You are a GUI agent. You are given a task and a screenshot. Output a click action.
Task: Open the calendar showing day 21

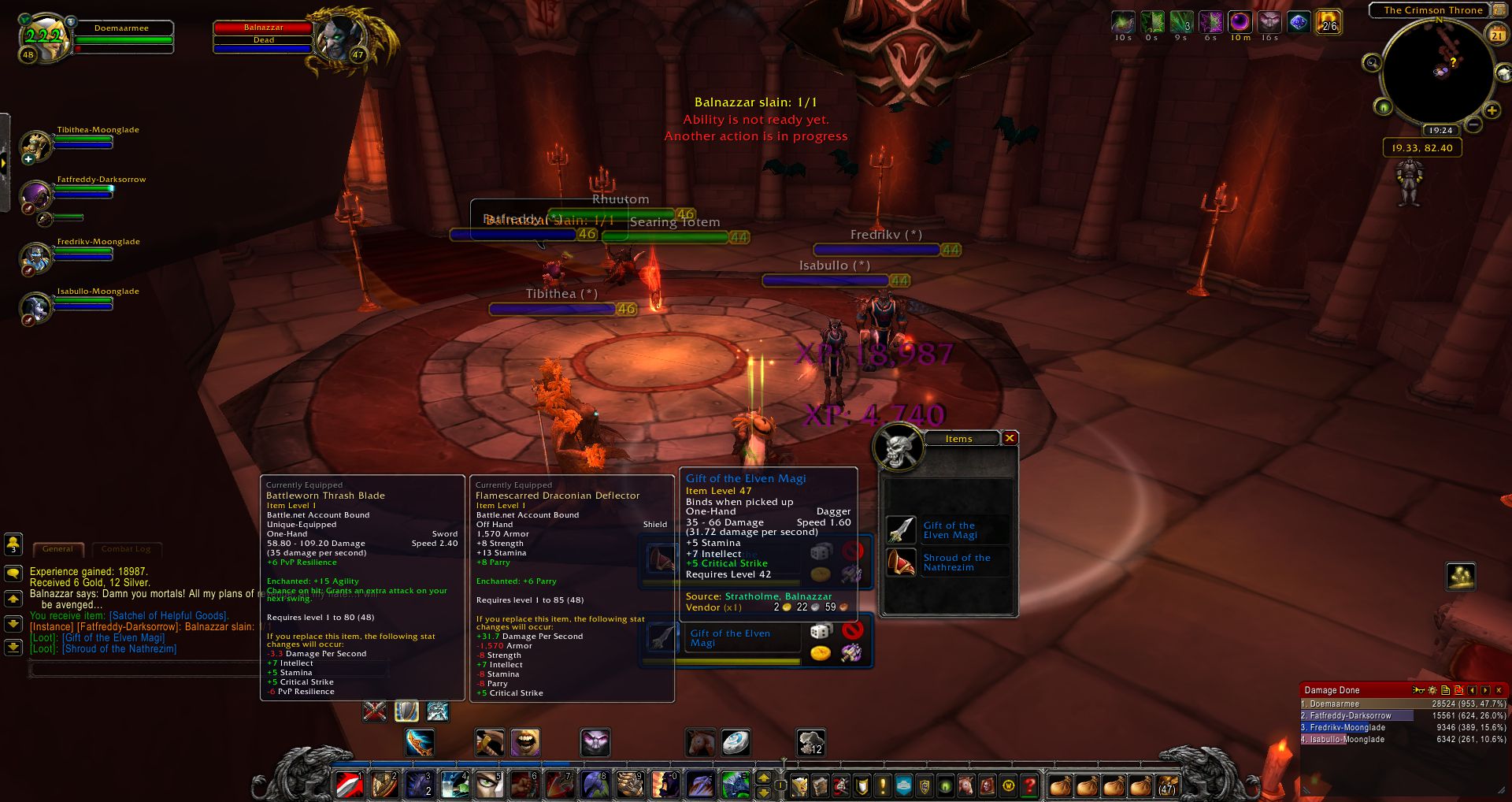point(1497,35)
